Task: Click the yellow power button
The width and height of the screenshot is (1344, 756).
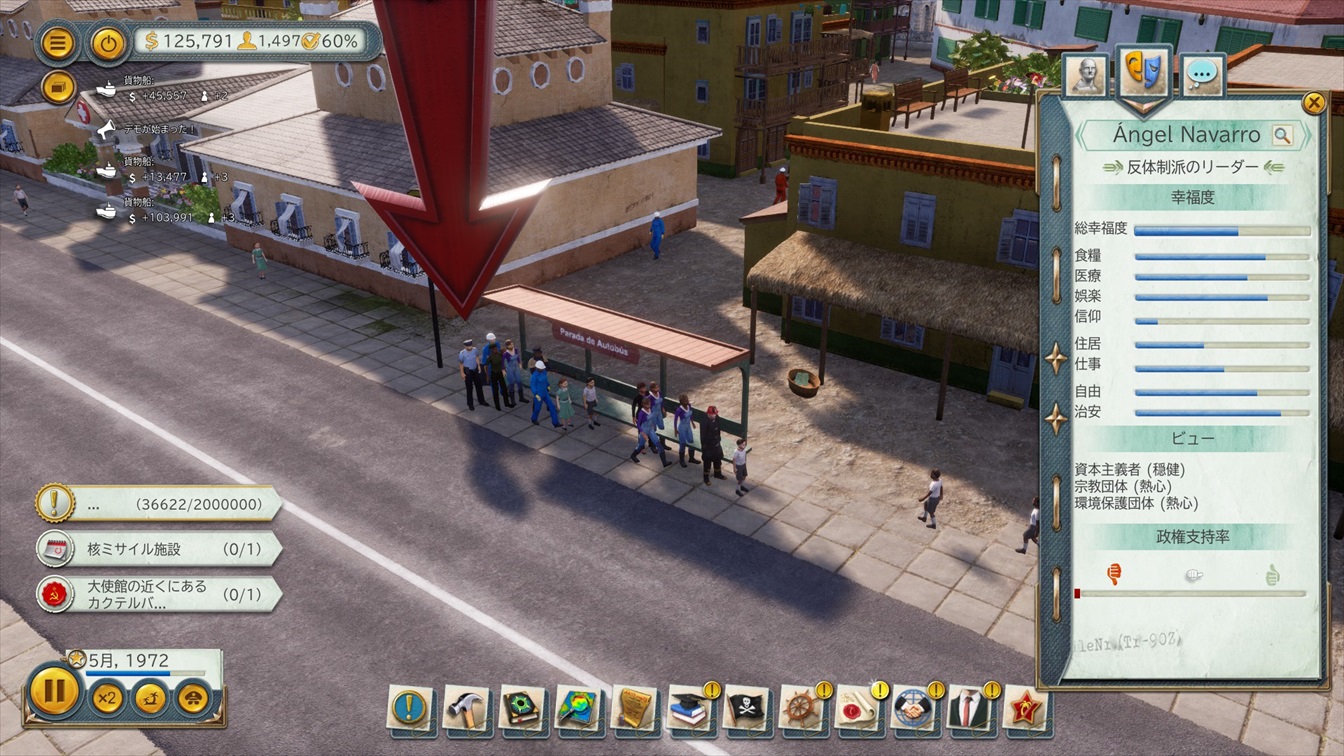Action: coord(108,43)
